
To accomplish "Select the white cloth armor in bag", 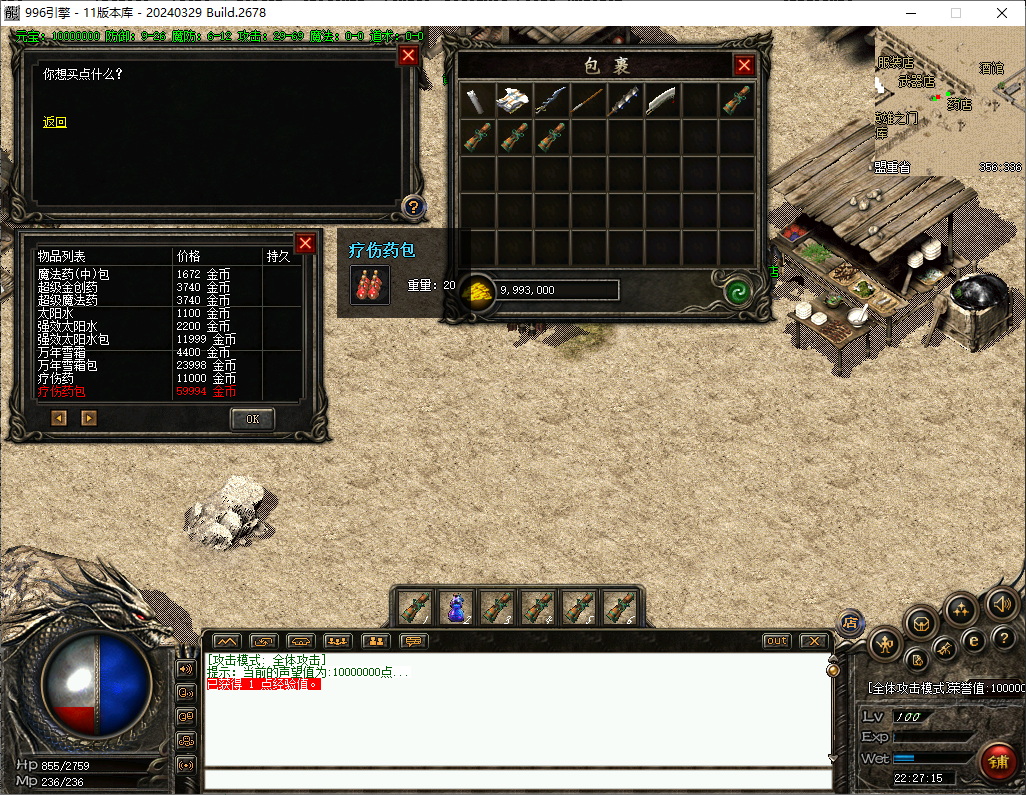I will [x=515, y=100].
